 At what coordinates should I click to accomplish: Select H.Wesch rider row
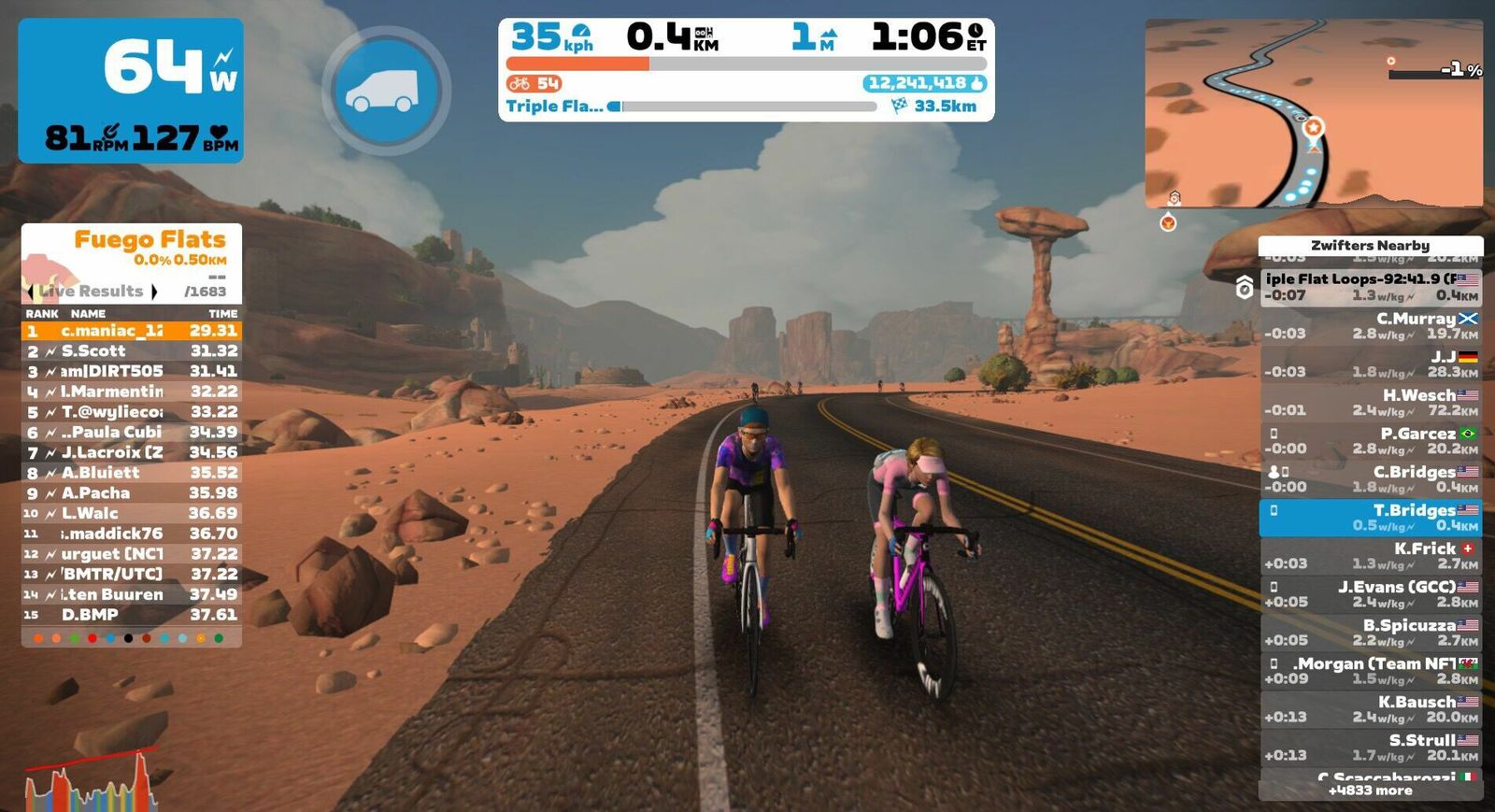[x=1370, y=403]
